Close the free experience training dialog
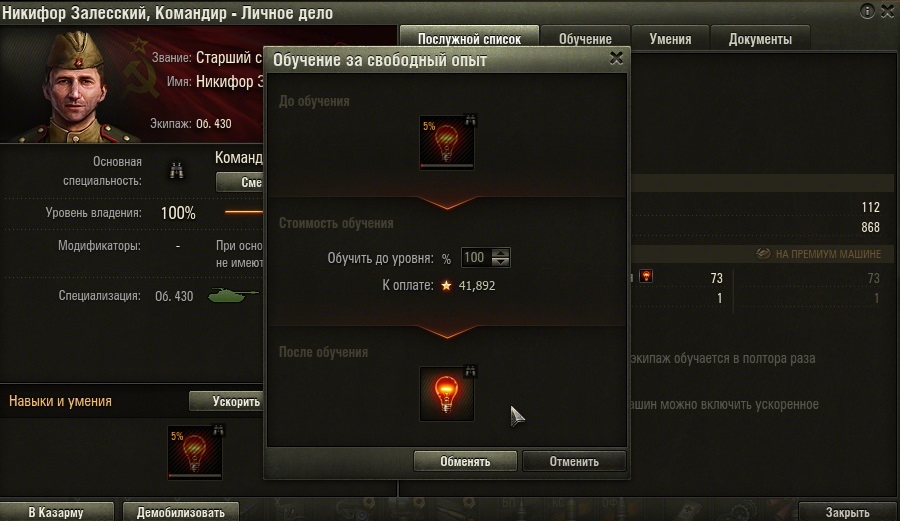Image resolution: width=900 pixels, height=521 pixels. click(x=616, y=59)
